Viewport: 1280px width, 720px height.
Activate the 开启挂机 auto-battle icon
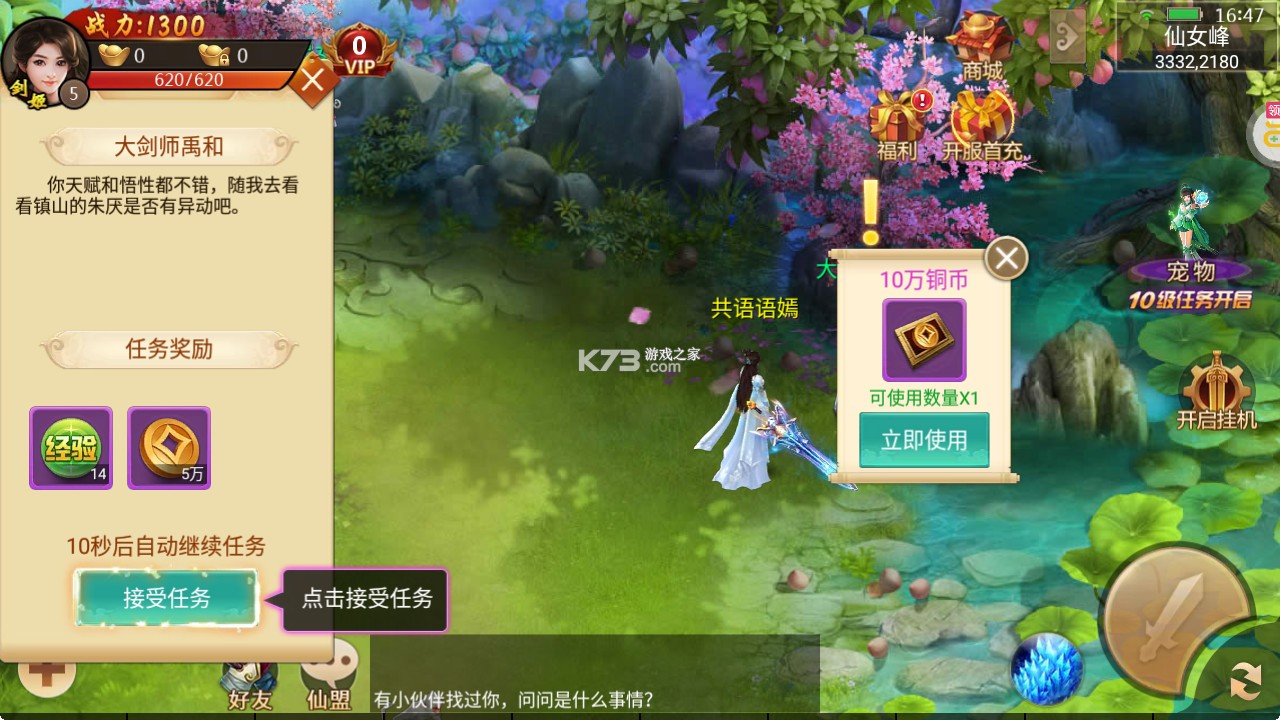coord(1215,380)
